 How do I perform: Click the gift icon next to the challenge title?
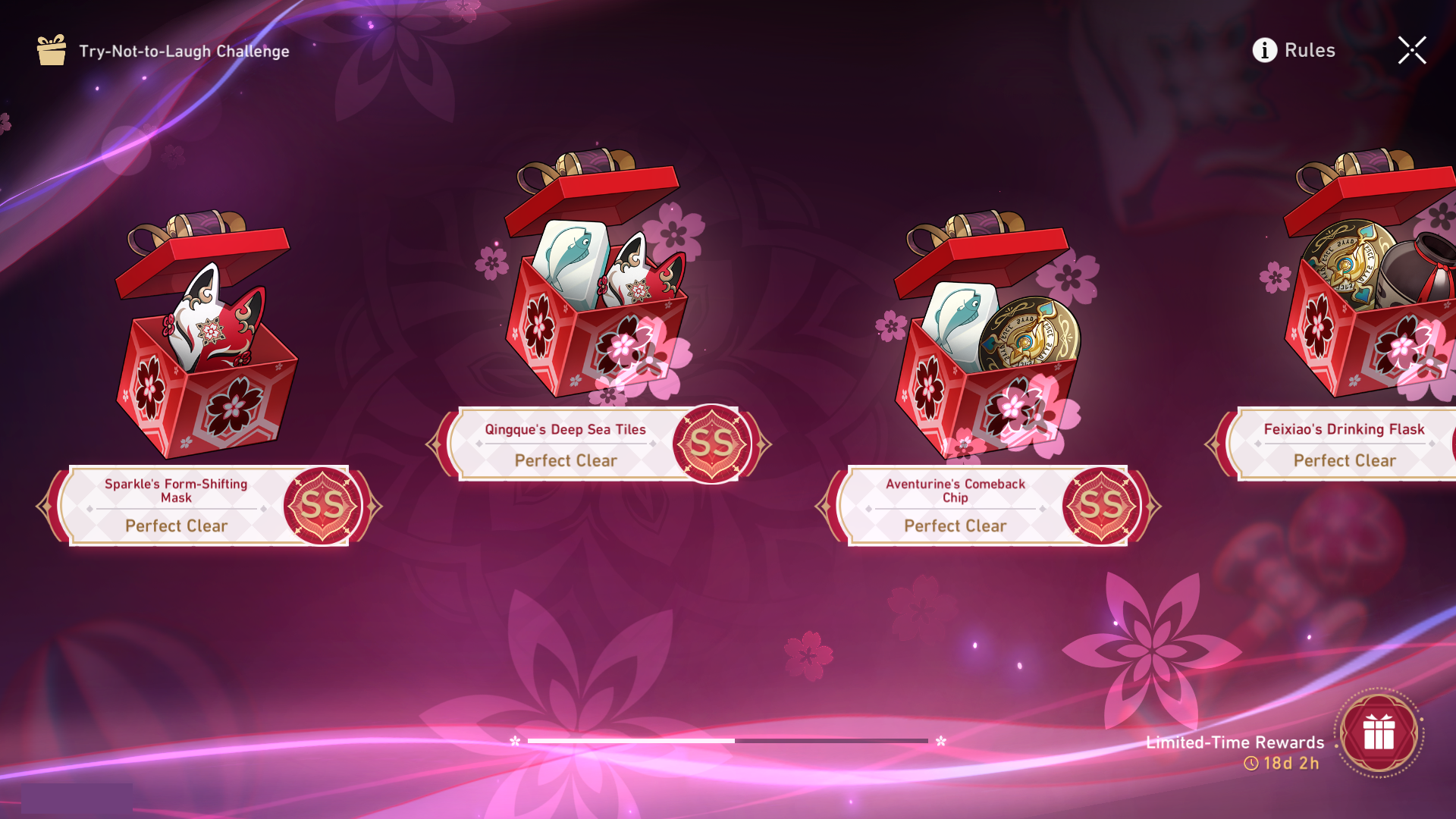[x=50, y=50]
